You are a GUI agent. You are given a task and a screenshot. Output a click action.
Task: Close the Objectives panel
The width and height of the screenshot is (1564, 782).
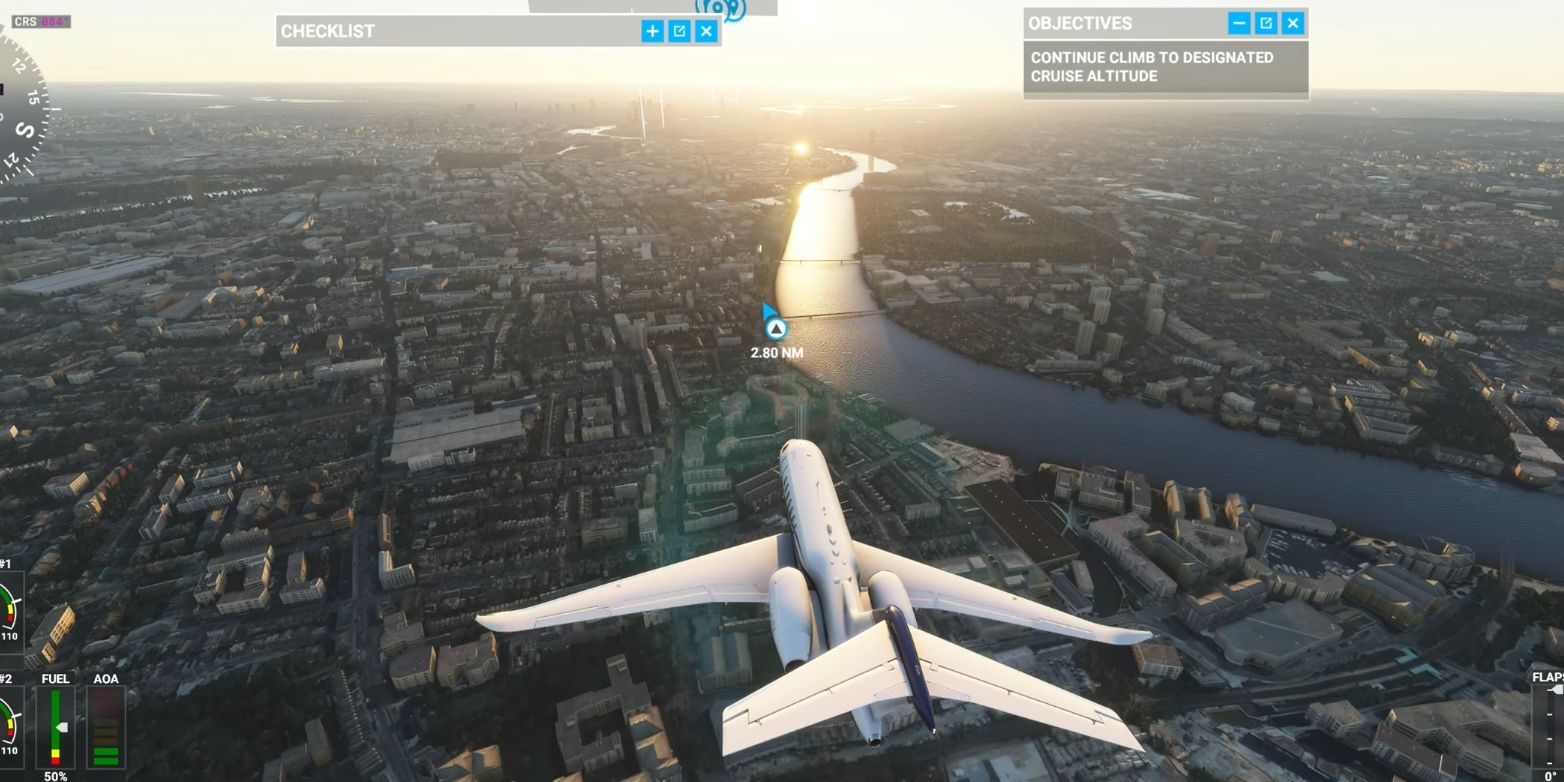click(1293, 23)
